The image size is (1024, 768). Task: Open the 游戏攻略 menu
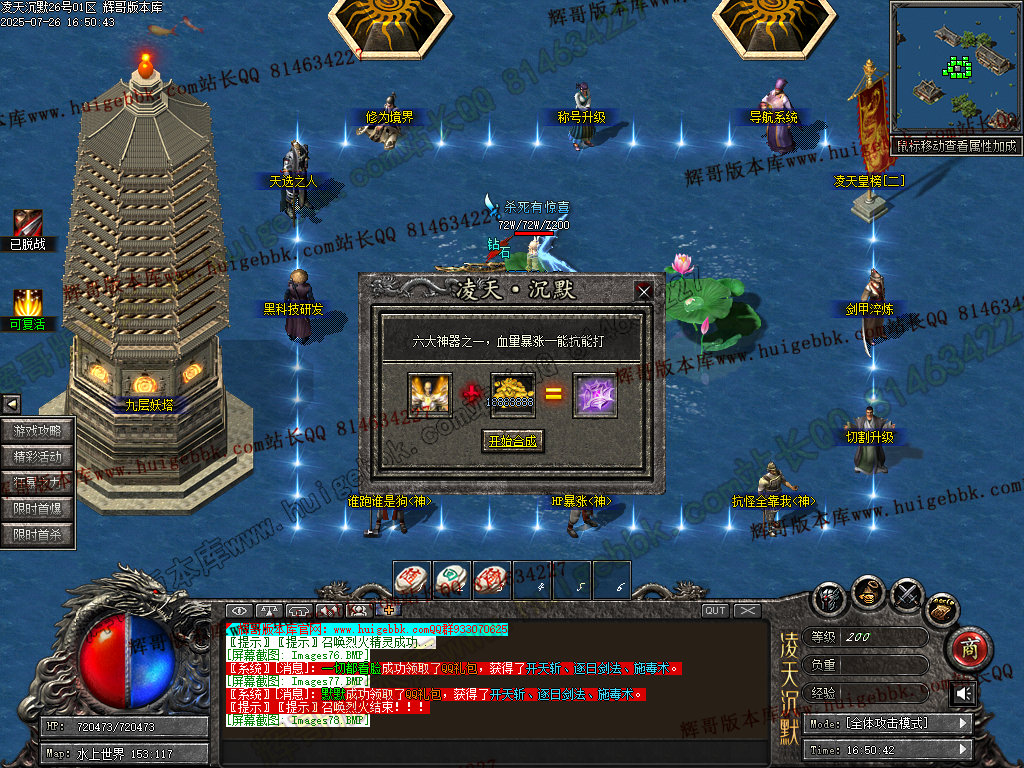tap(38, 431)
